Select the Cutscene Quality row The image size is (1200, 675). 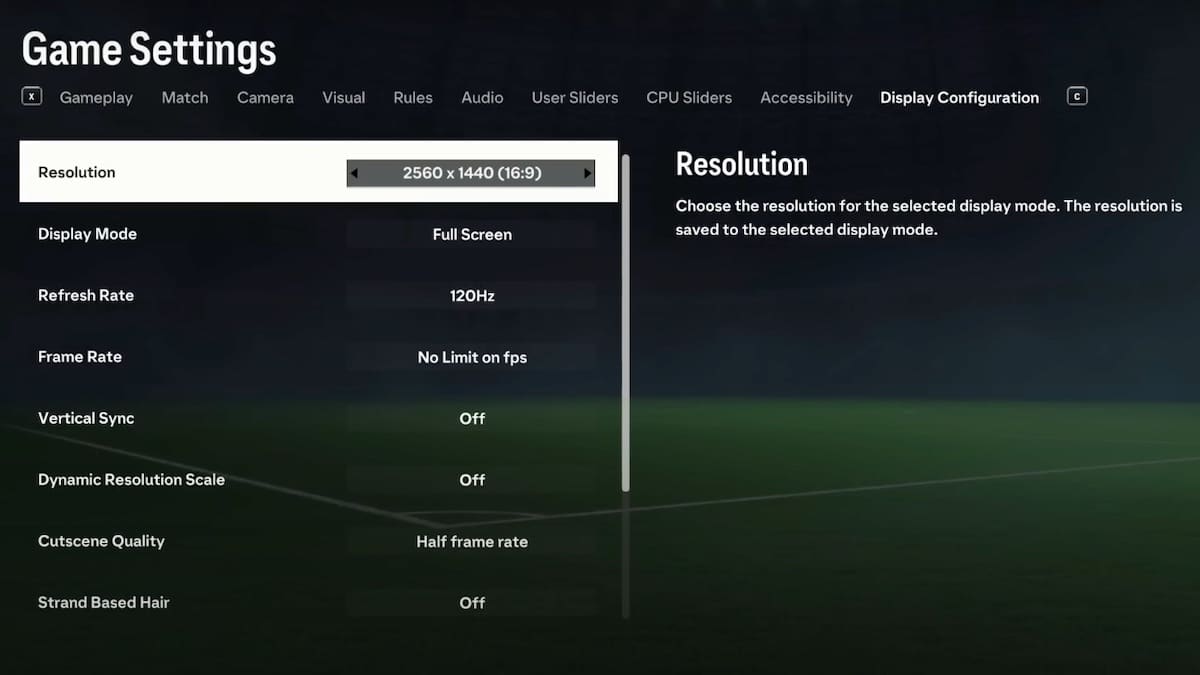318,542
